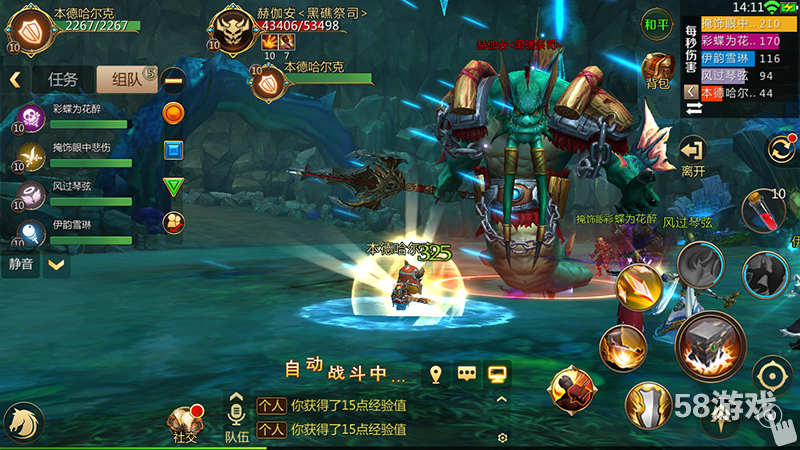Open the chat settings gear
The height and width of the screenshot is (450, 800).
point(502,437)
